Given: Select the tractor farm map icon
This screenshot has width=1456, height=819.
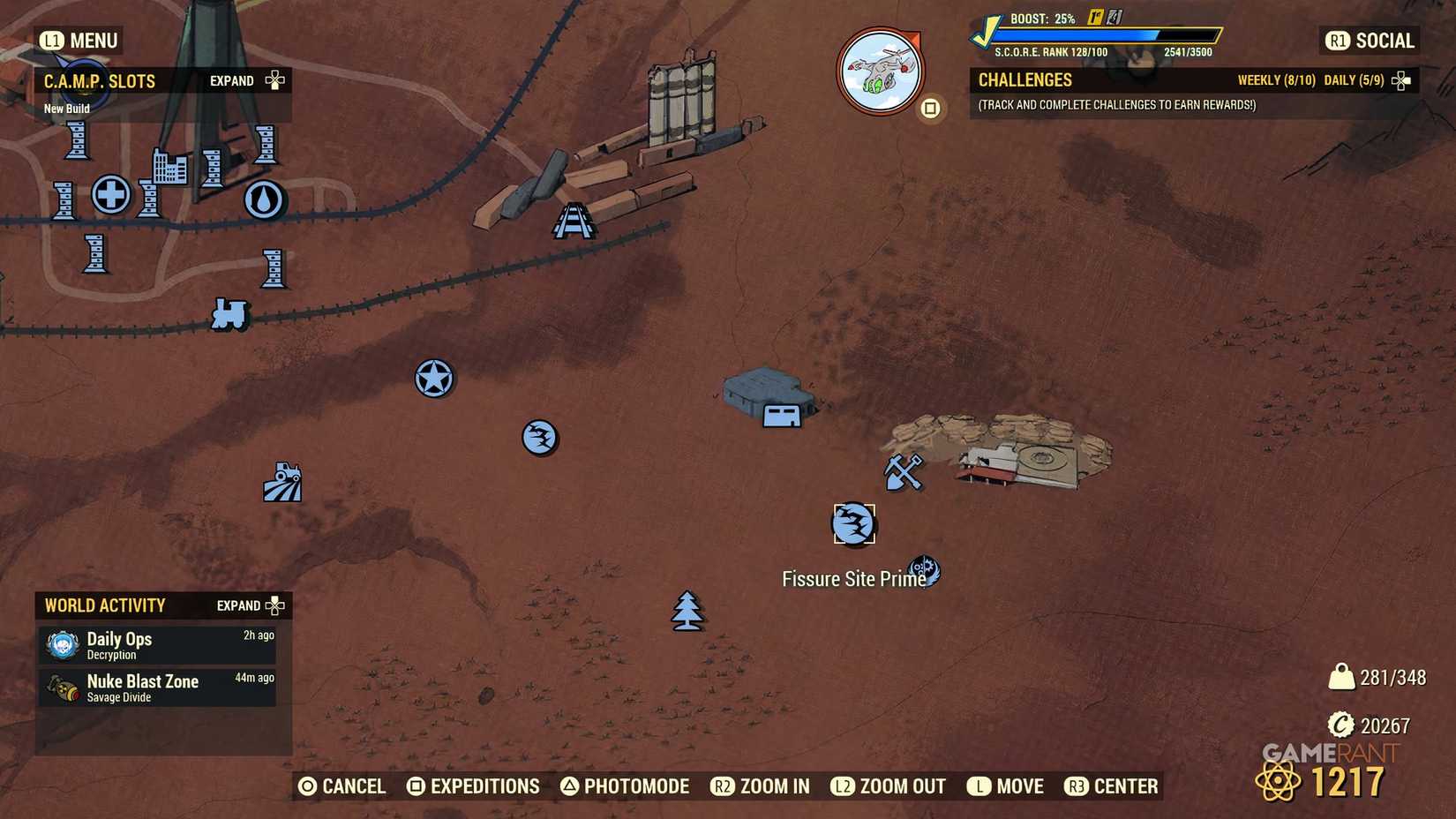Looking at the screenshot, I should click(x=284, y=481).
